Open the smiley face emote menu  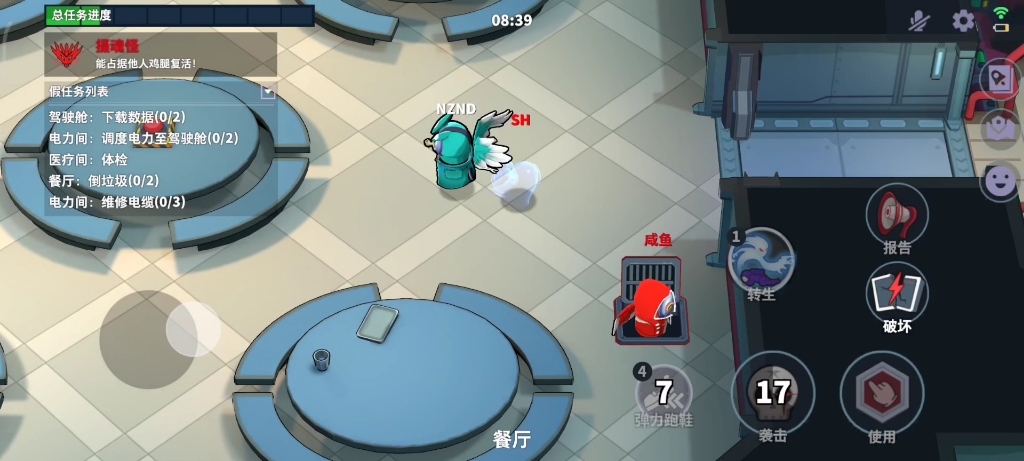pyautogui.click(x=999, y=181)
